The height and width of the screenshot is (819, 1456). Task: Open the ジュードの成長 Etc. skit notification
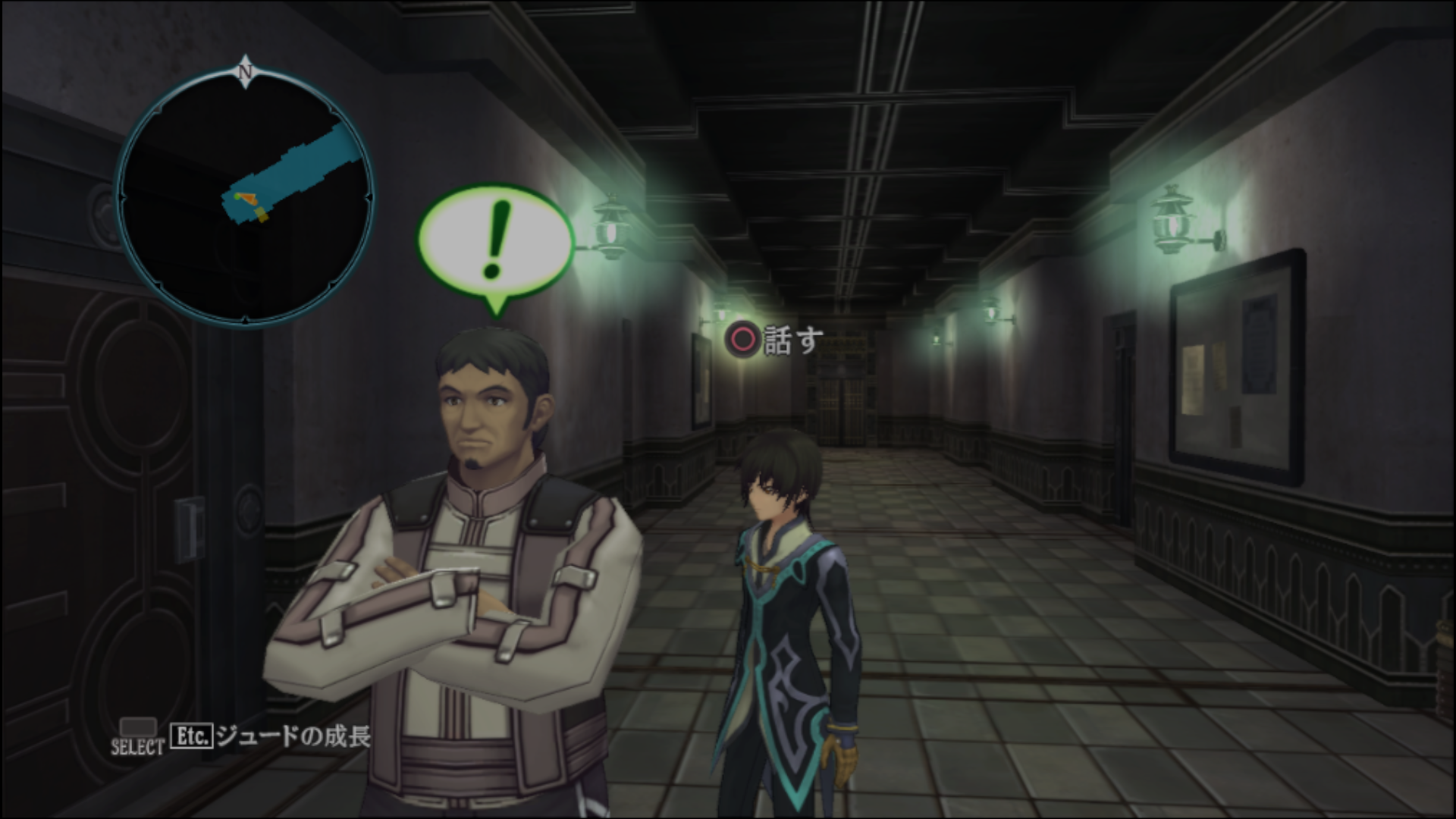[x=271, y=736]
